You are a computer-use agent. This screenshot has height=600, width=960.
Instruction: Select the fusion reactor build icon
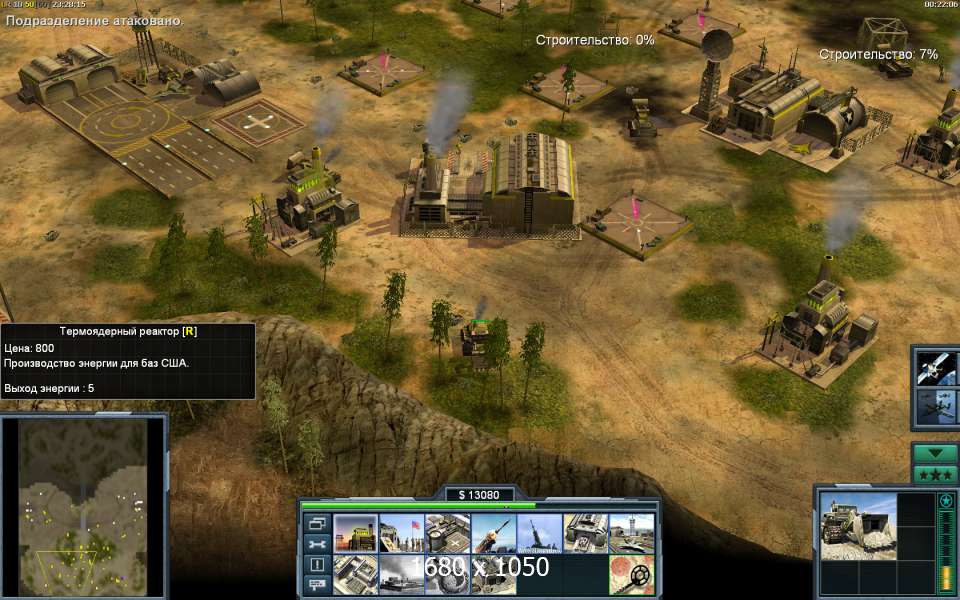[355, 533]
